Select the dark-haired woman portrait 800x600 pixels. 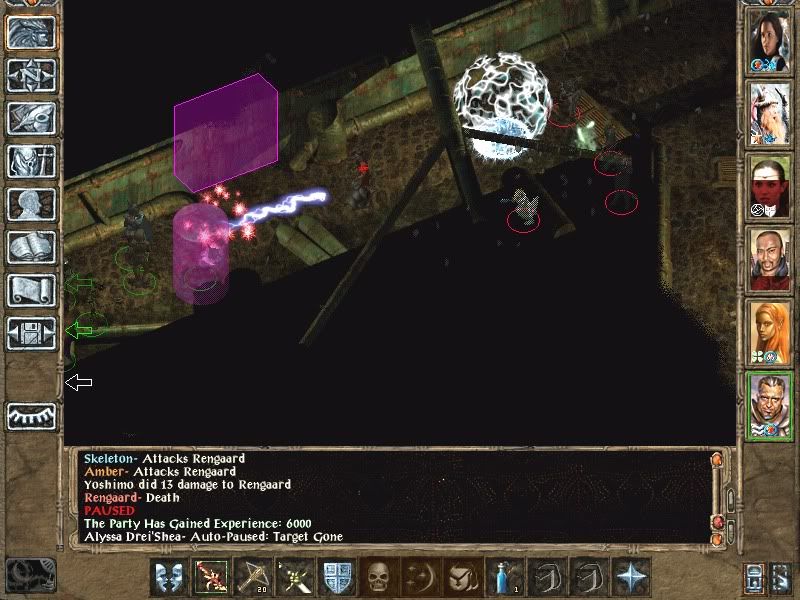pos(768,42)
